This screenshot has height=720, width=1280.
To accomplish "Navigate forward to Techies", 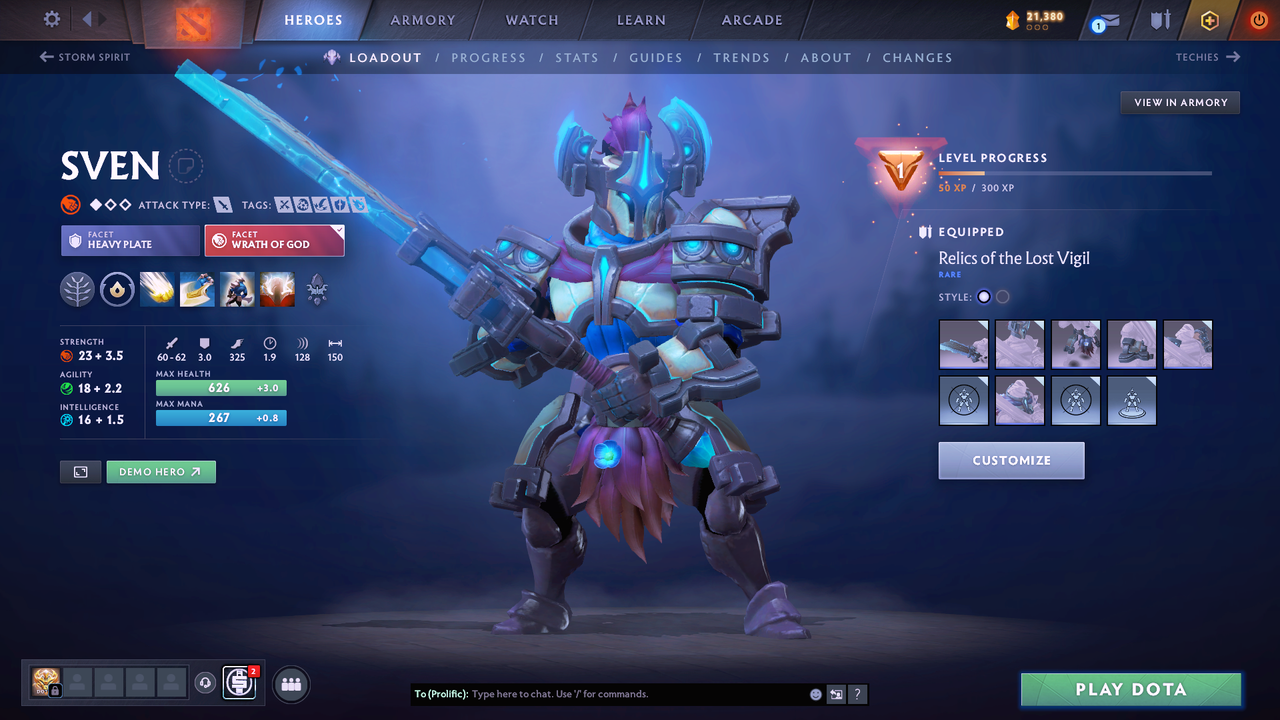I will [1208, 57].
